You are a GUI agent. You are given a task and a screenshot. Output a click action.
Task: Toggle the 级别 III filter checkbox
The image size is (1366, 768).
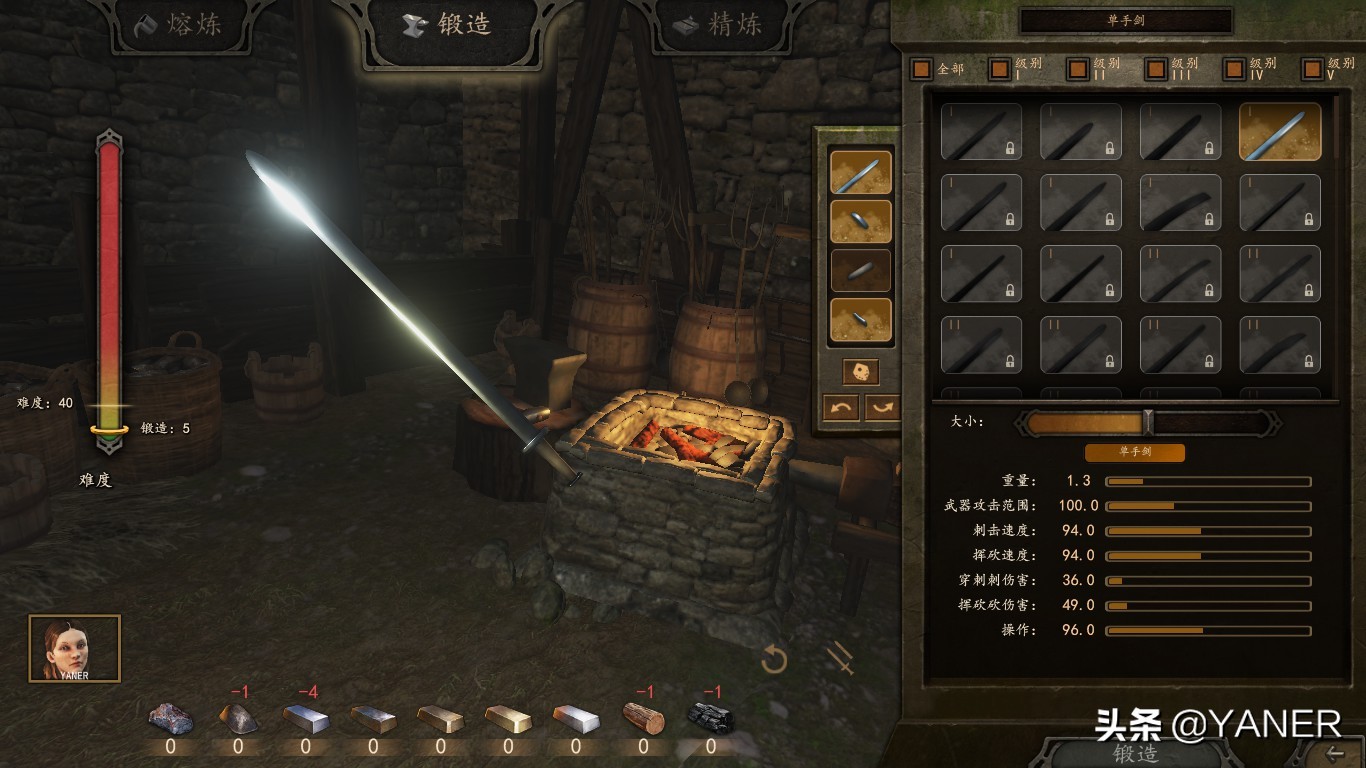(1155, 69)
